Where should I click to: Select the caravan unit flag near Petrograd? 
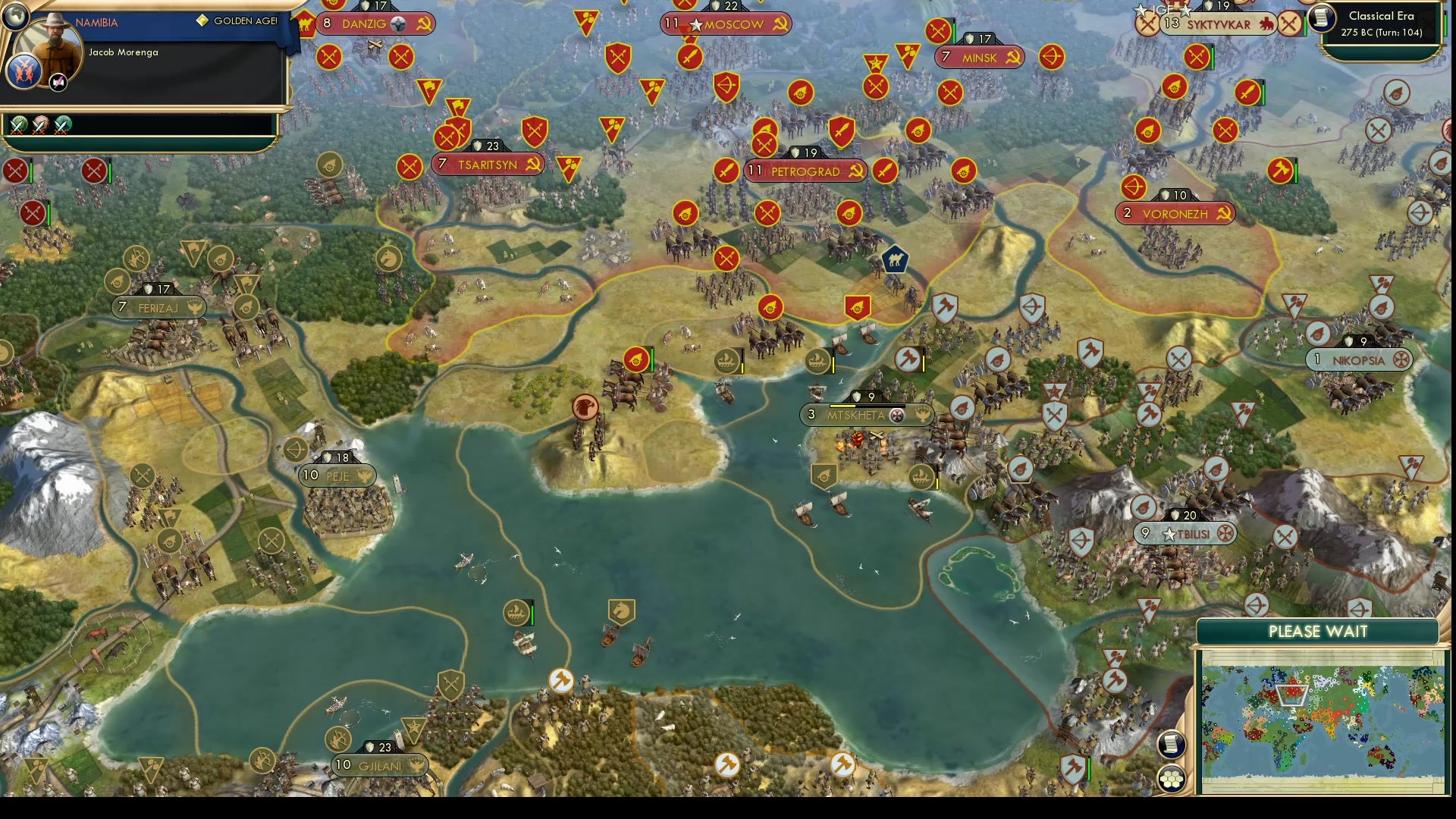click(896, 259)
